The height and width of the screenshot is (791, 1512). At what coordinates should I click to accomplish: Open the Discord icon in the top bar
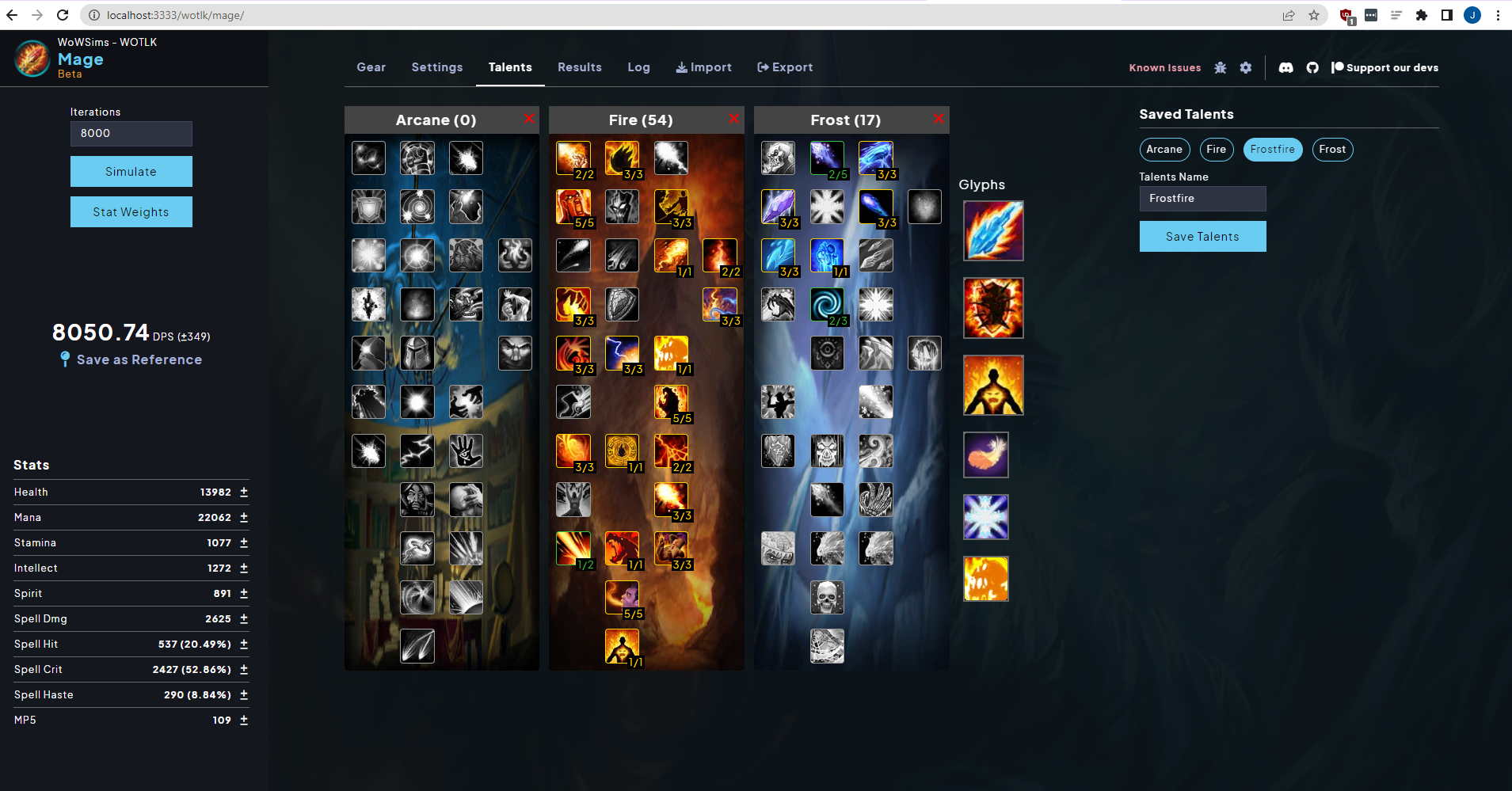pos(1285,67)
